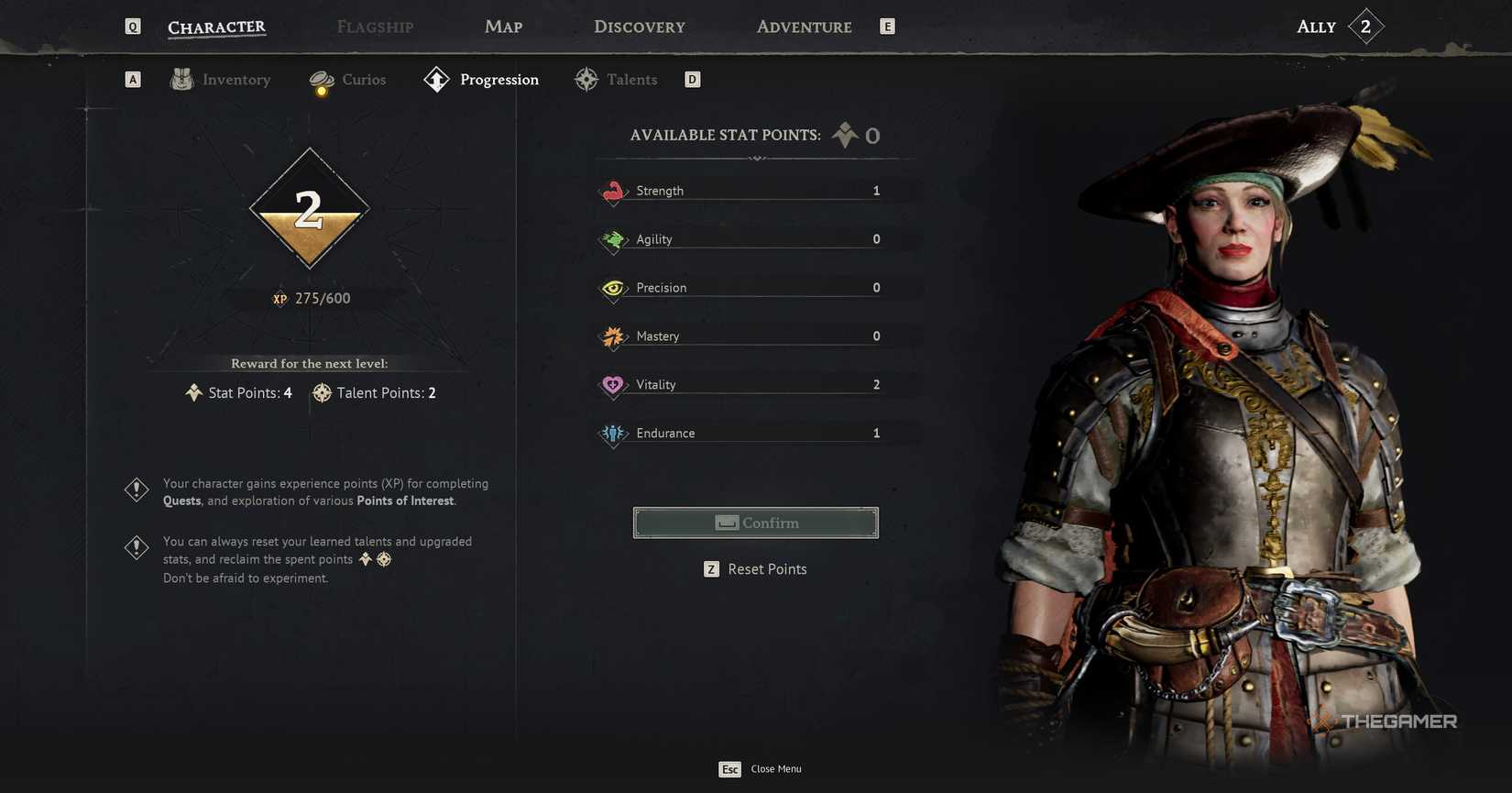Select the Talent Points diamond icon
Viewport: 1512px width, 793px height.
(x=322, y=392)
